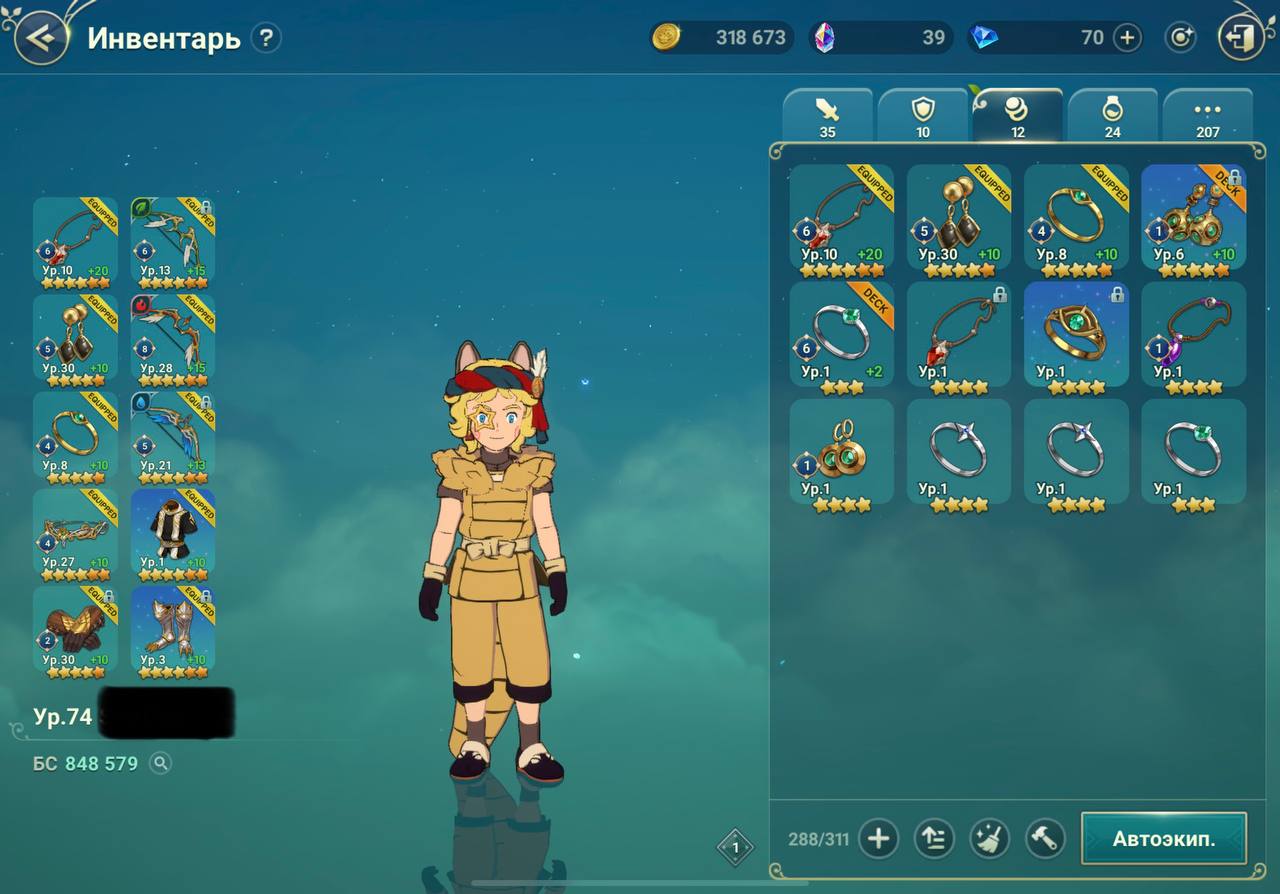This screenshot has width=1280, height=894.
Task: Inspect the battle score magnifier icon
Action: coord(160,764)
